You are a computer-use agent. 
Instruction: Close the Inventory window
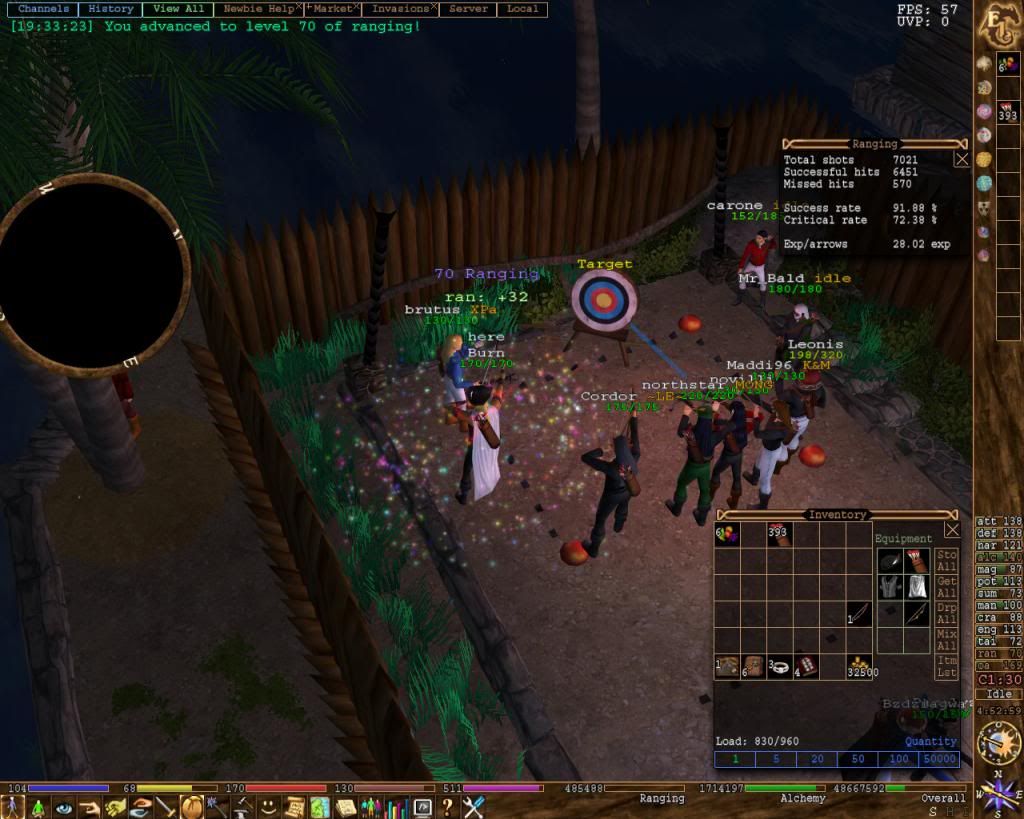click(x=952, y=530)
